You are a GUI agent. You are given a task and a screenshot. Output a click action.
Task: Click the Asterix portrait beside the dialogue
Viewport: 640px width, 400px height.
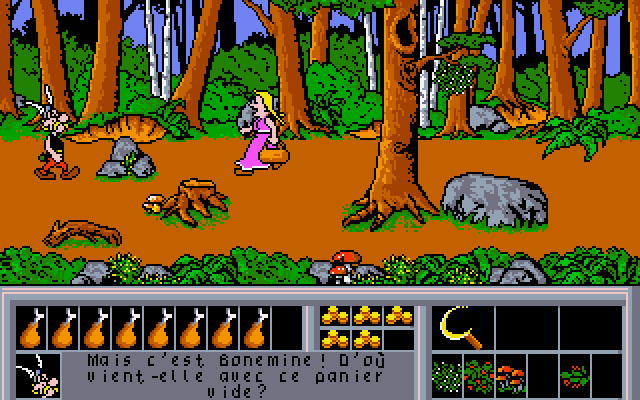(x=35, y=375)
